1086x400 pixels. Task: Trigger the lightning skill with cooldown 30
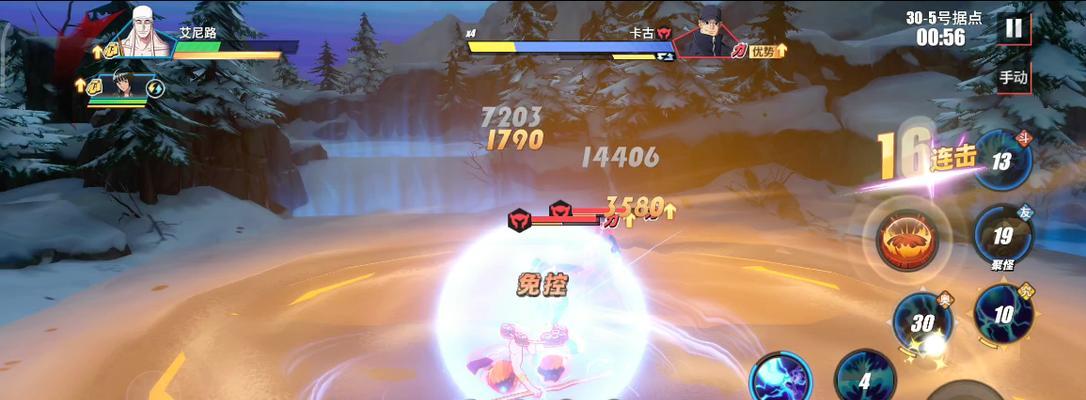coord(922,323)
